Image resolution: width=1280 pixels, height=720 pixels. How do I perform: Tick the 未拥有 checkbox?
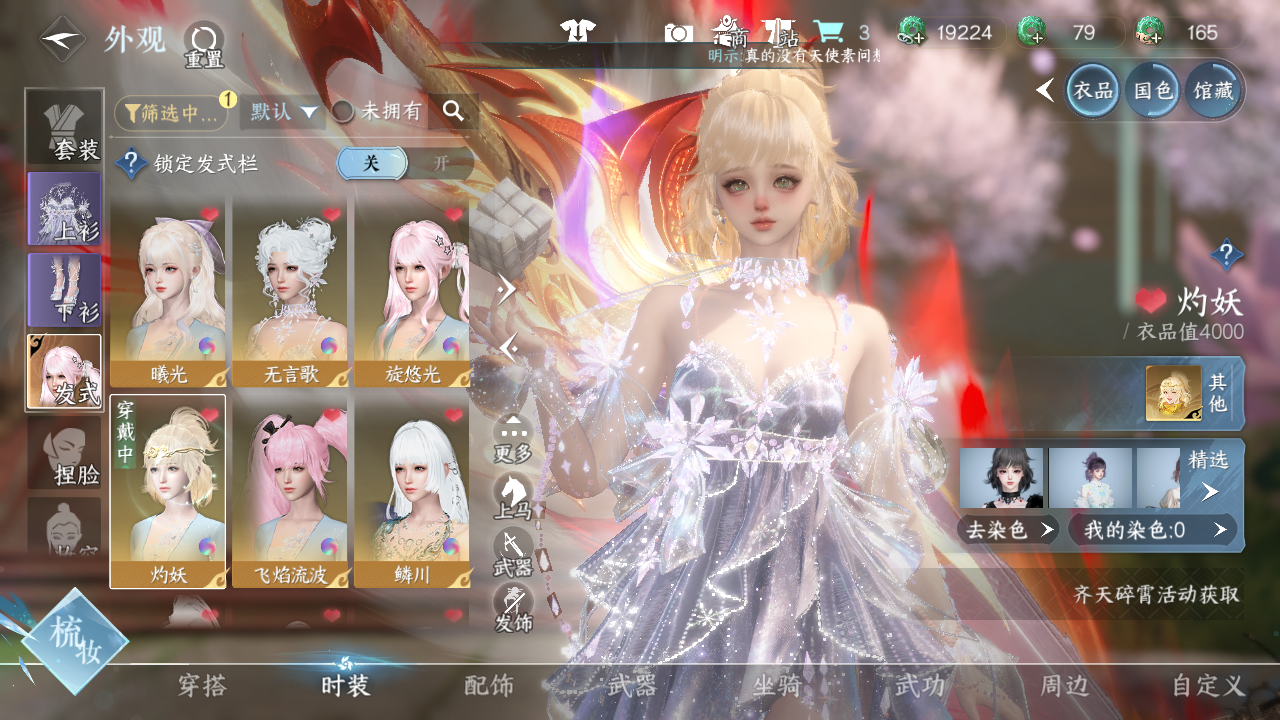click(343, 112)
